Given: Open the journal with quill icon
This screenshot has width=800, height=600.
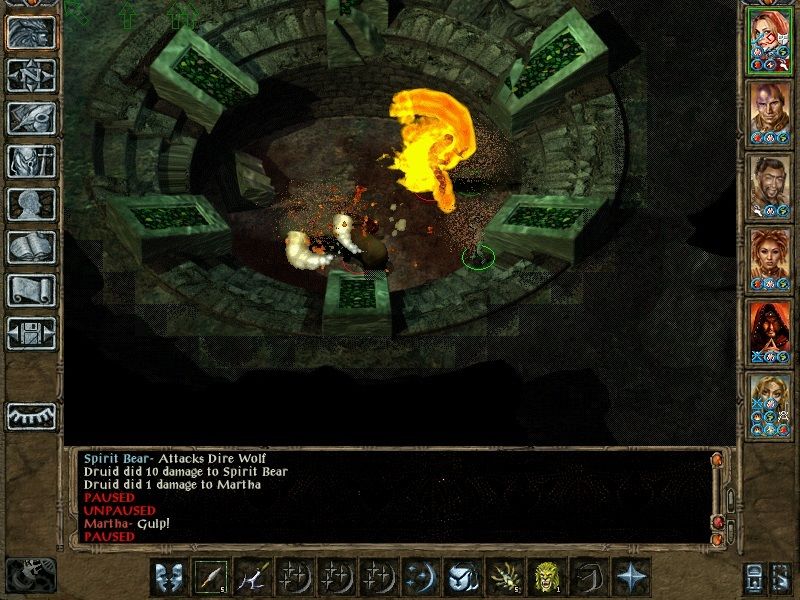Looking at the screenshot, I should tap(31, 118).
